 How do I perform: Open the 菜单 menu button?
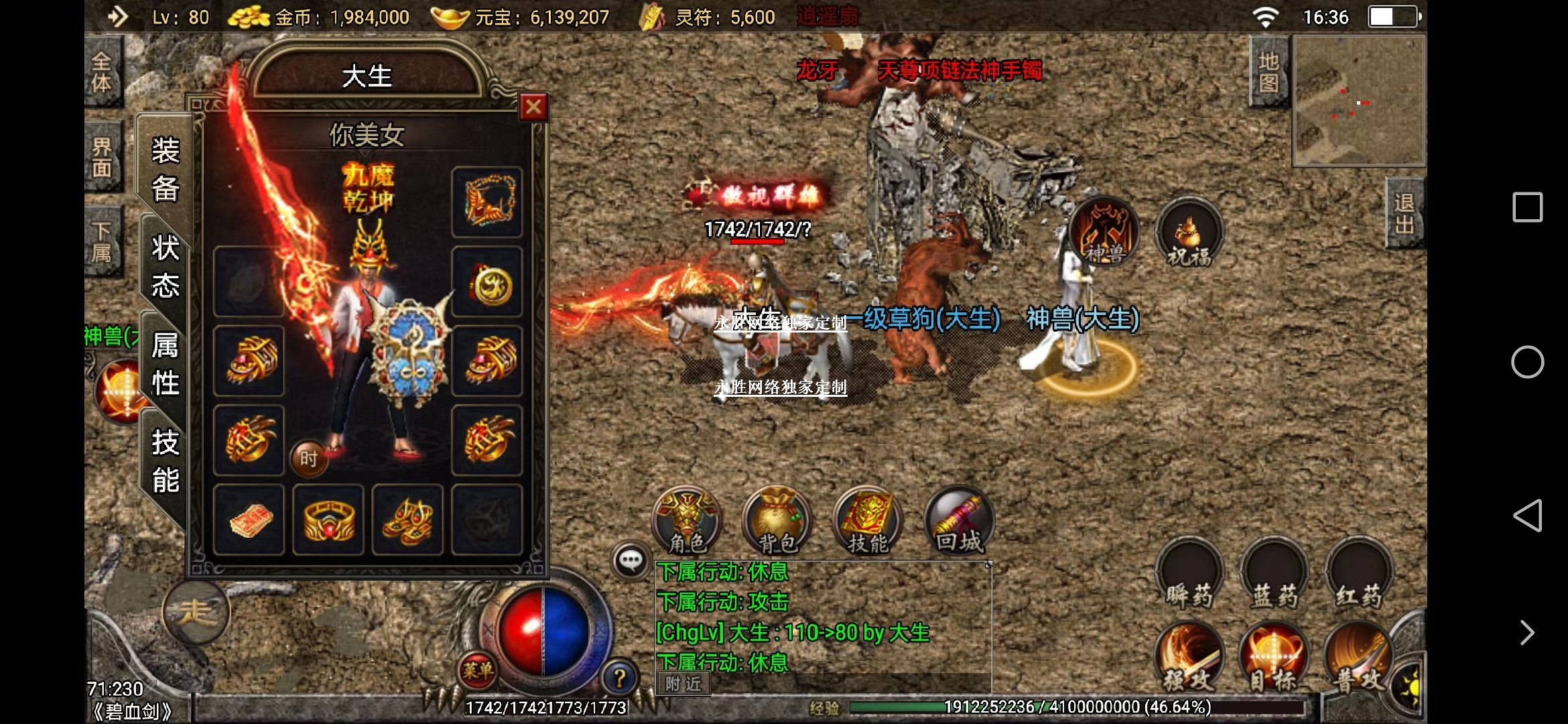pos(478,669)
